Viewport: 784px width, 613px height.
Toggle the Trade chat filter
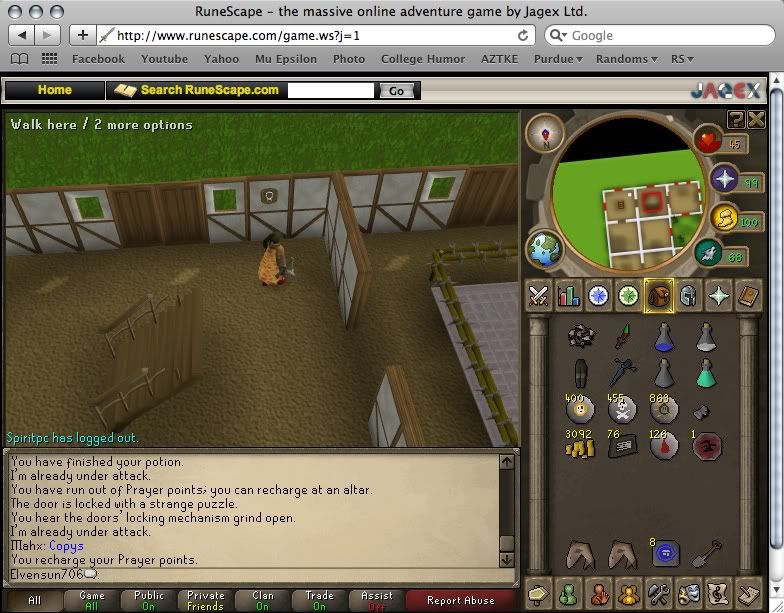(320, 600)
